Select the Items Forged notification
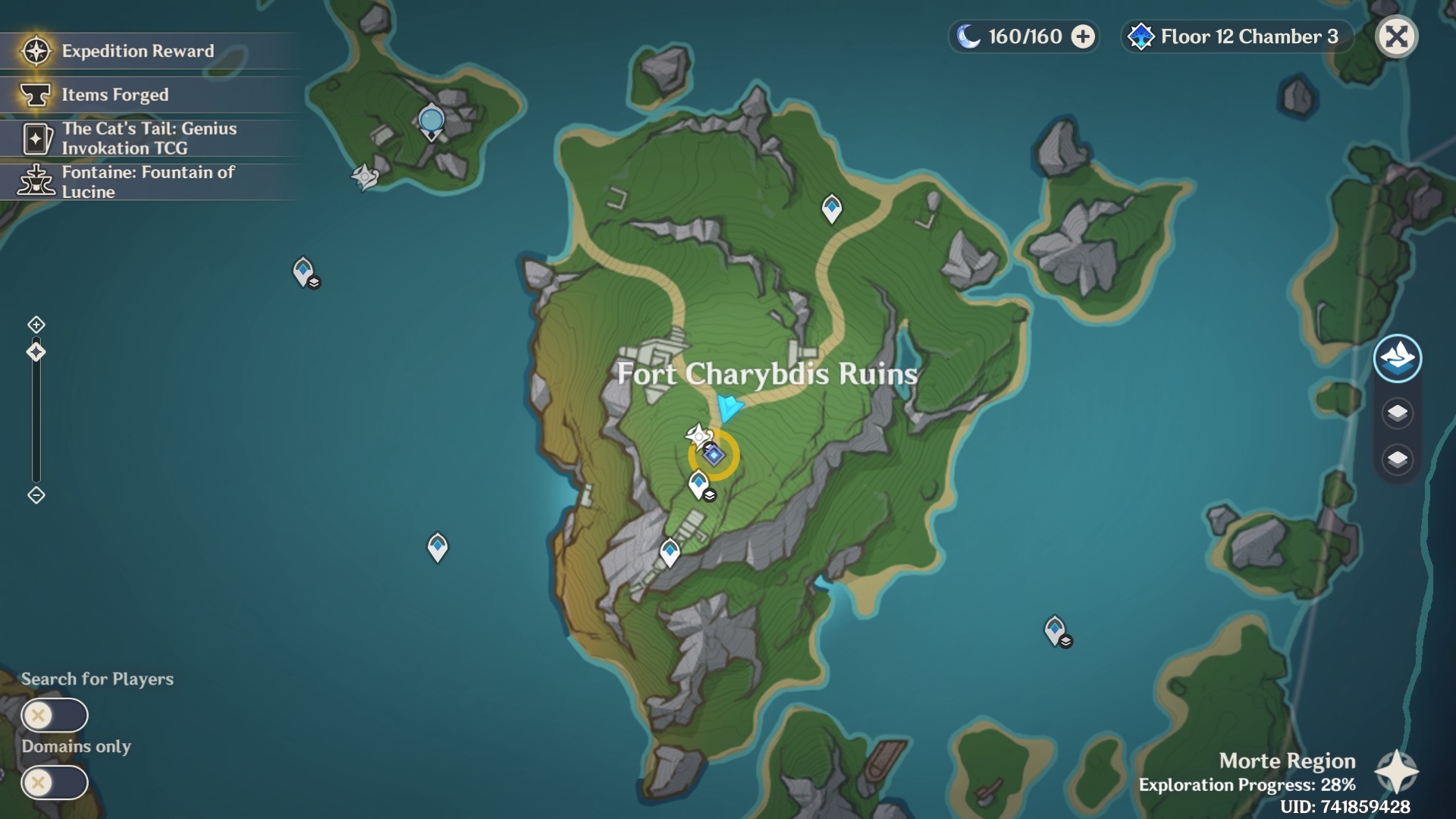 pyautogui.click(x=114, y=95)
